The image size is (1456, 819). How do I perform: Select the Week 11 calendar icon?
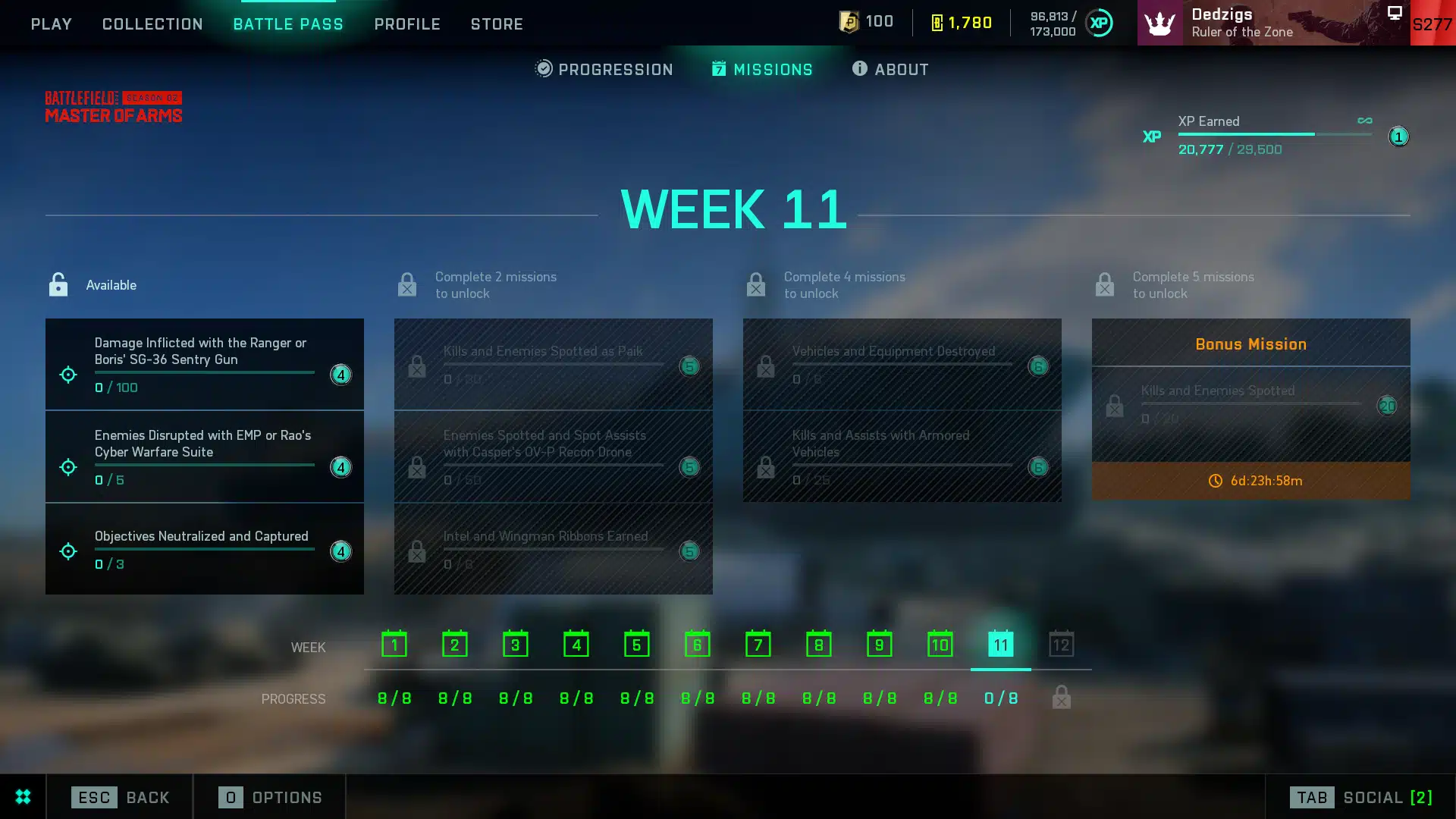coord(1000,644)
